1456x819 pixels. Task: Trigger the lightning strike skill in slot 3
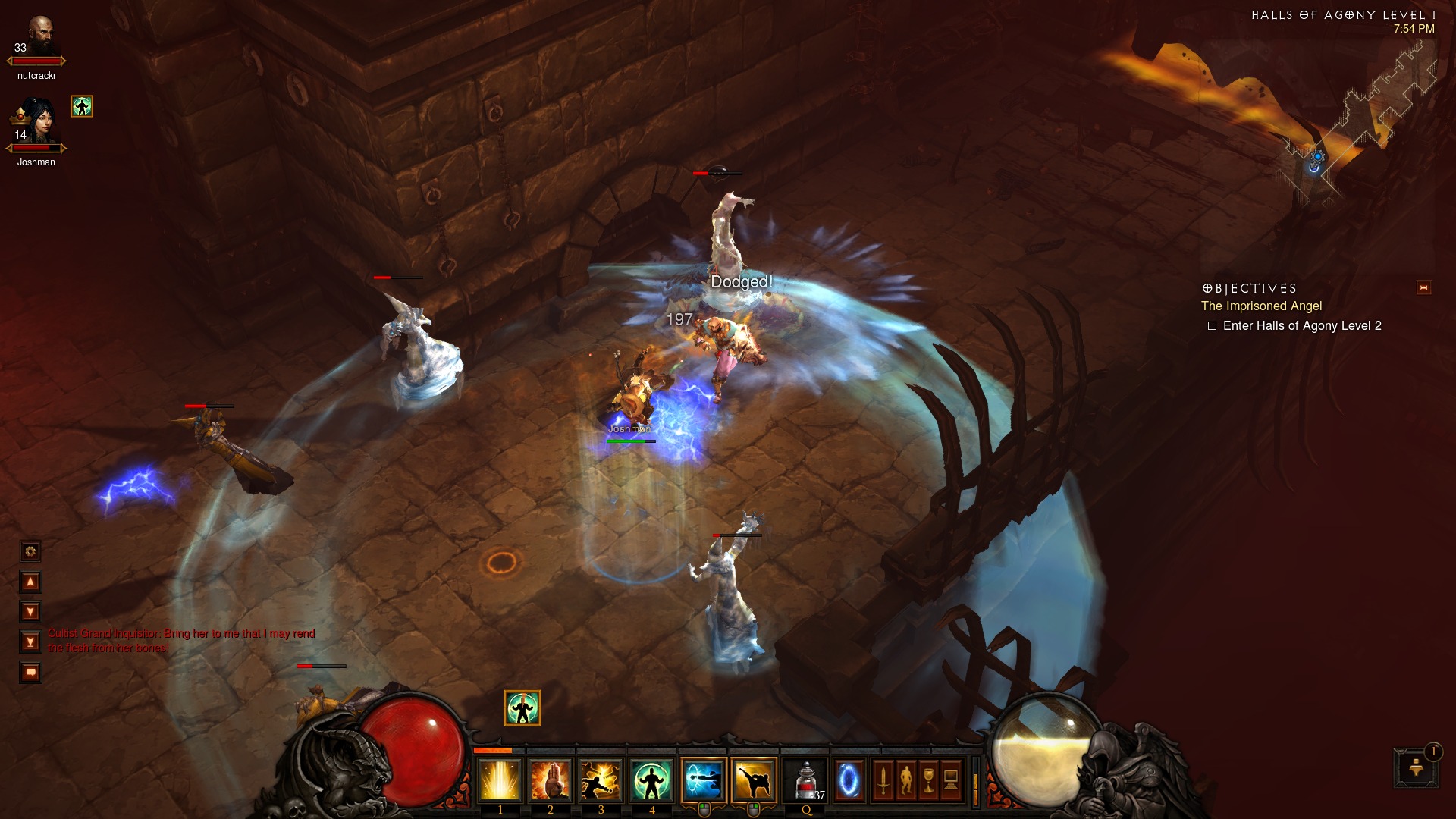[601, 781]
